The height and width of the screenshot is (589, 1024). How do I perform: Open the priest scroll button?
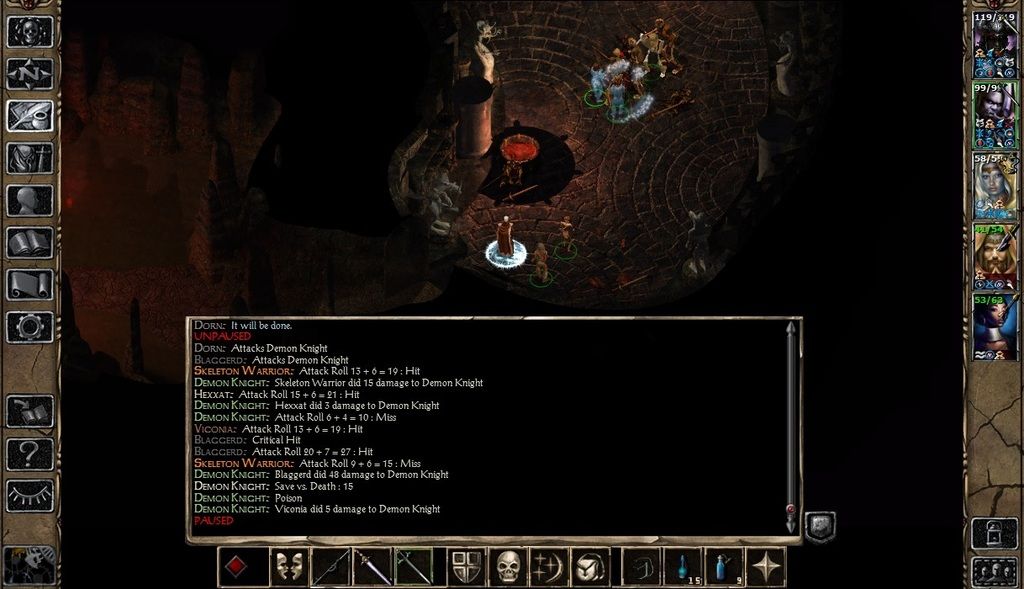[30, 284]
